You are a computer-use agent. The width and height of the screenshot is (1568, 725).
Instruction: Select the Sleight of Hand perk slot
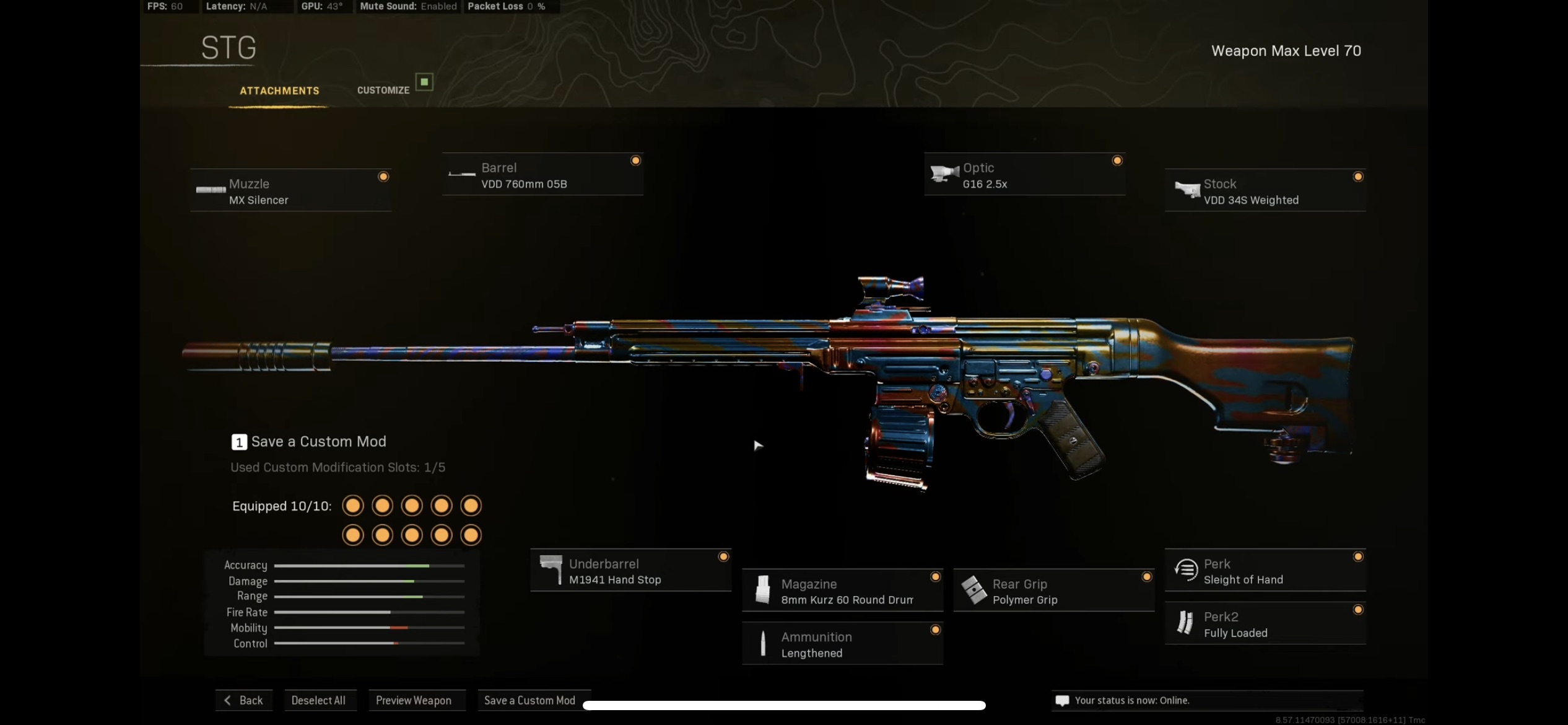(1265, 571)
